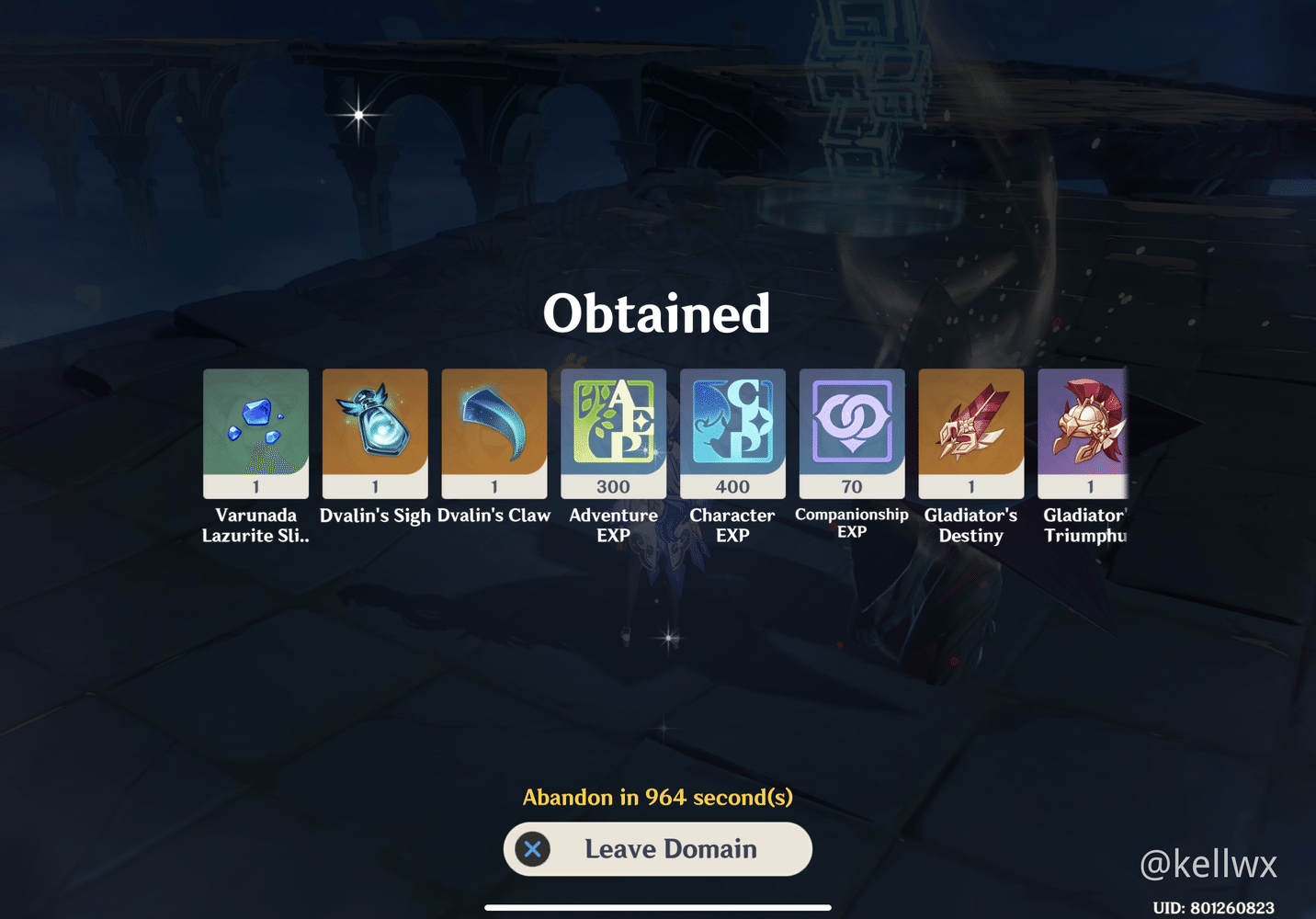Click the Dvalin's Sigh item icon
1316x919 pixels.
[x=375, y=432]
